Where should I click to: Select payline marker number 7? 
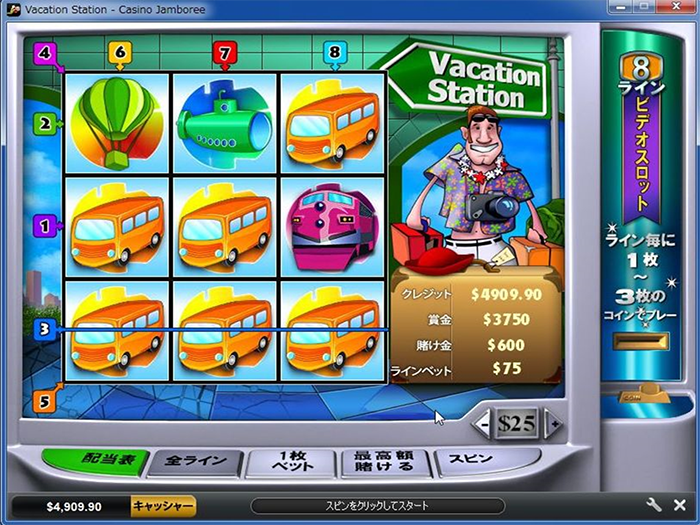[224, 51]
